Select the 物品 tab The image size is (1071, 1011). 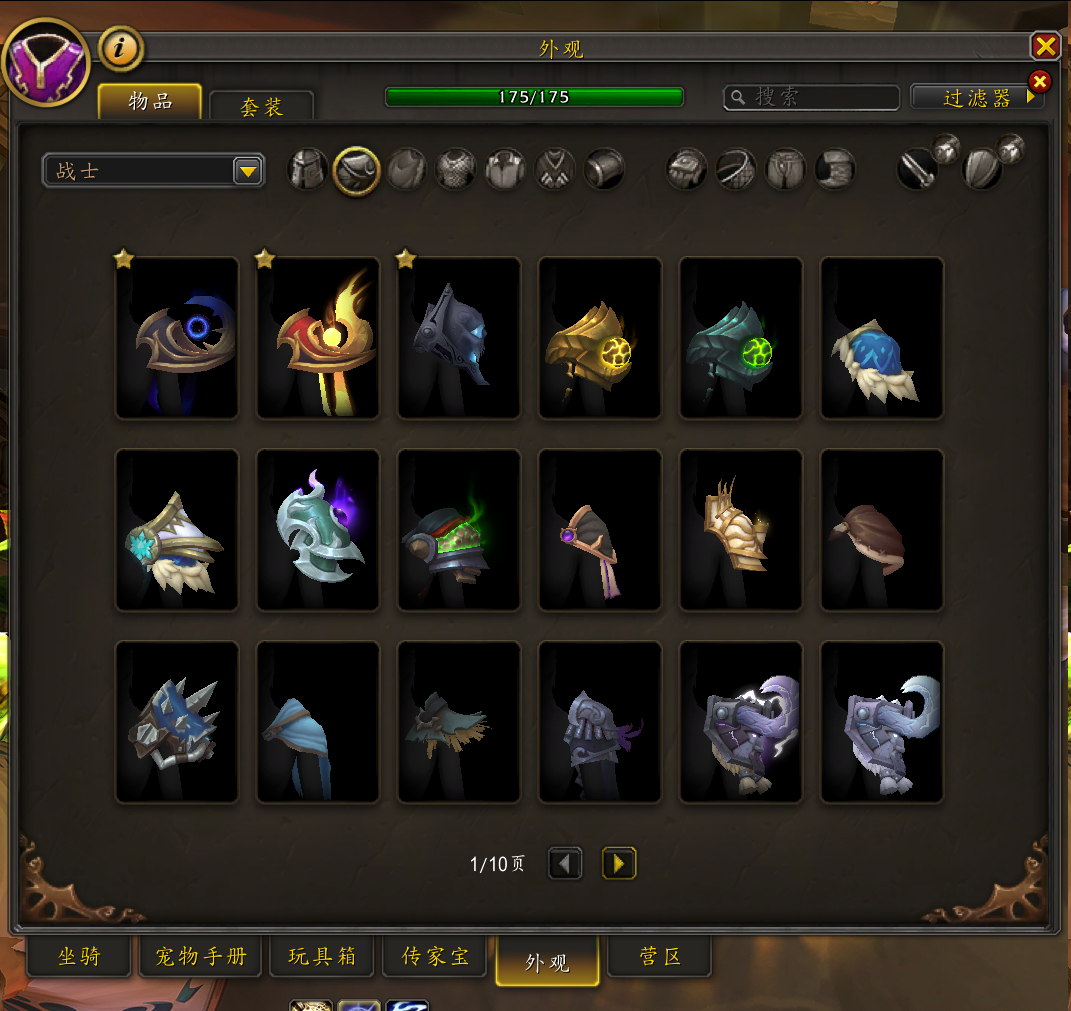click(150, 101)
